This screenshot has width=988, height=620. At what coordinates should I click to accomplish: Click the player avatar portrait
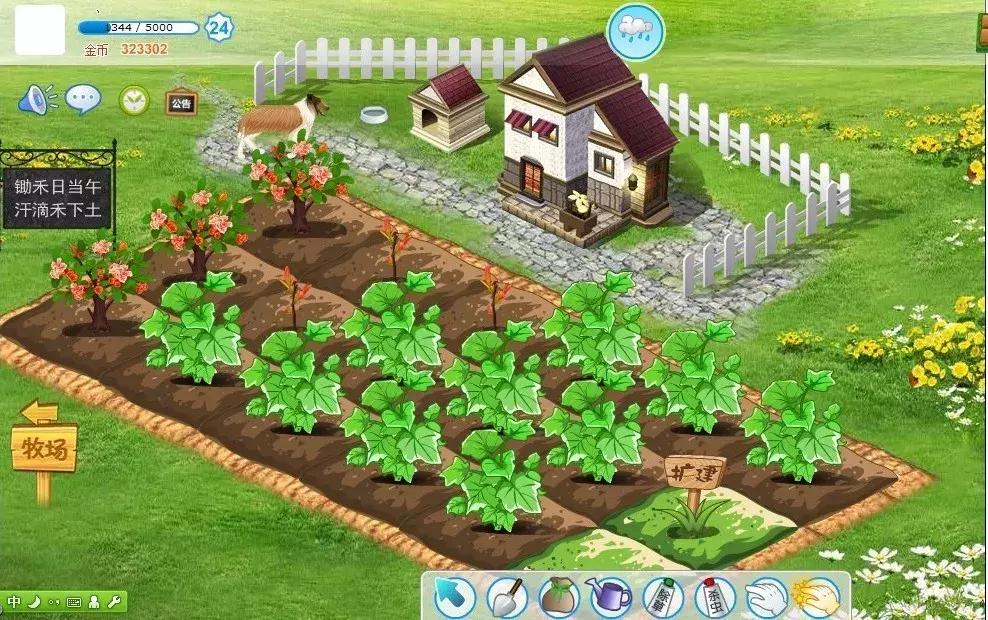(x=40, y=30)
